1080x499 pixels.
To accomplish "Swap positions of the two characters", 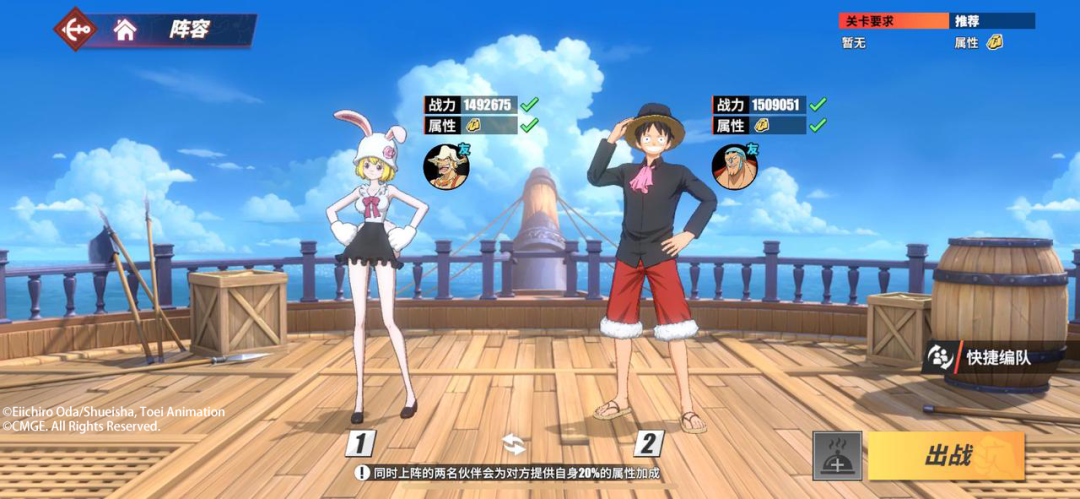I will [513, 444].
